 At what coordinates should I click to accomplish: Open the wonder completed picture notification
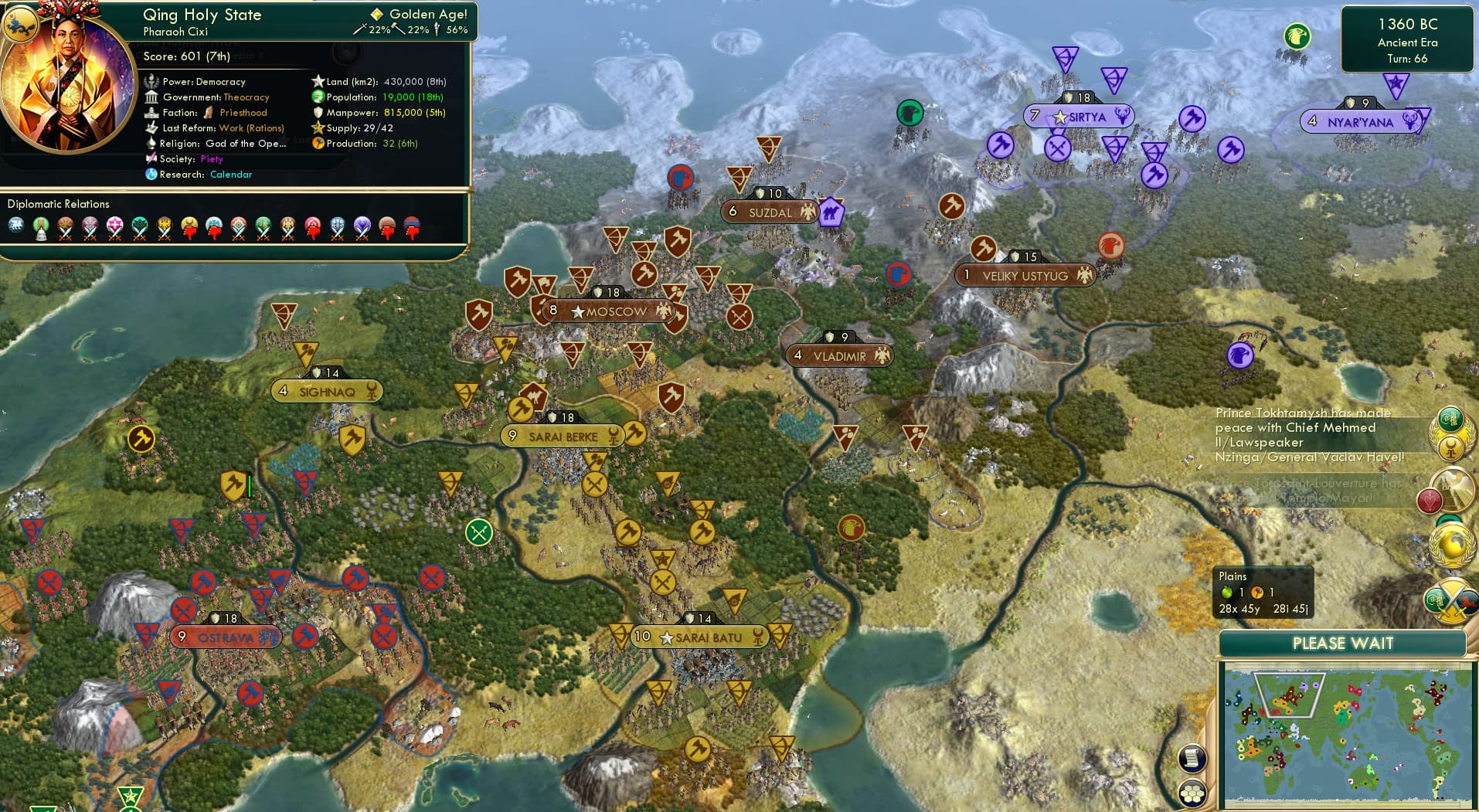point(1453,488)
